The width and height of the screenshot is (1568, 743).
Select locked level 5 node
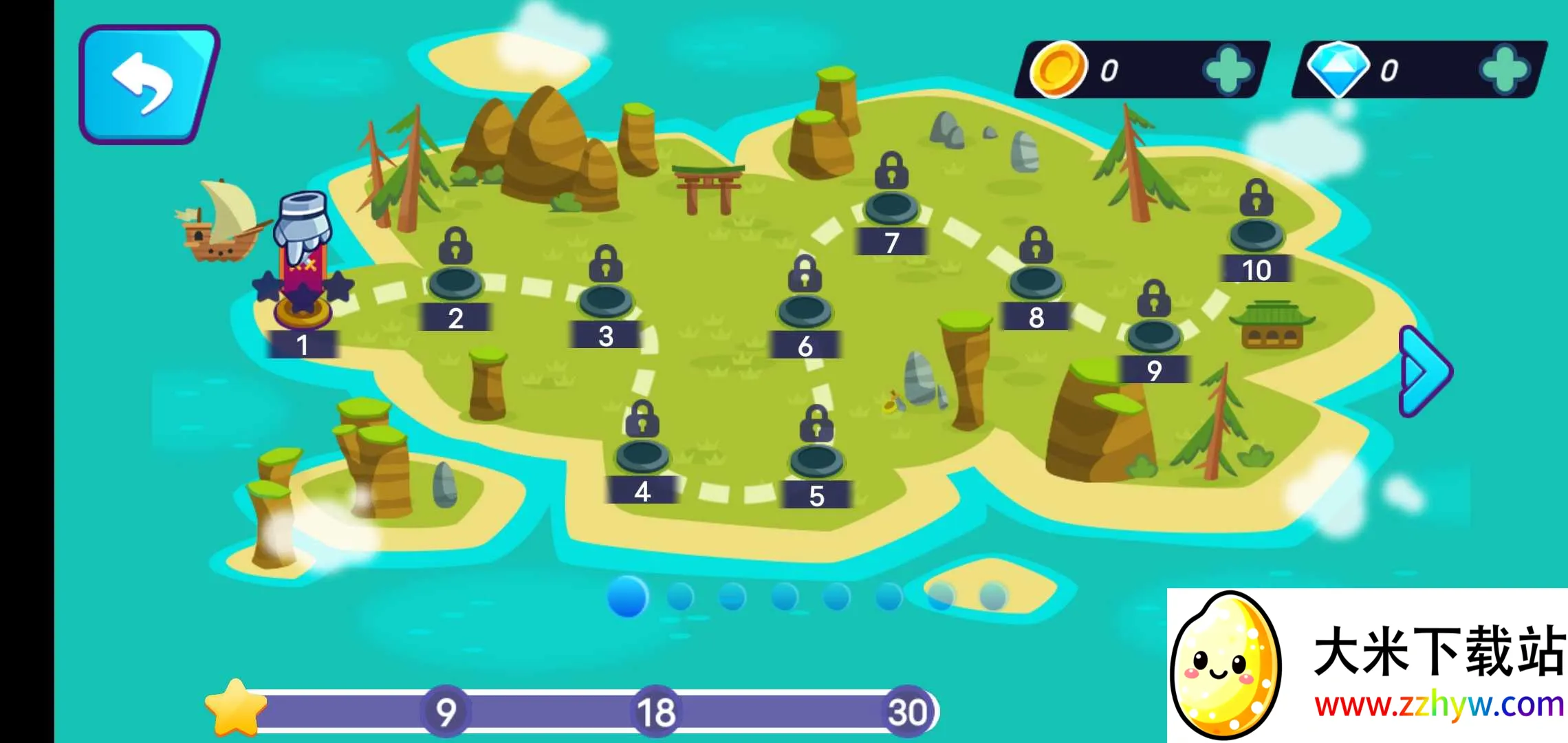point(816,460)
